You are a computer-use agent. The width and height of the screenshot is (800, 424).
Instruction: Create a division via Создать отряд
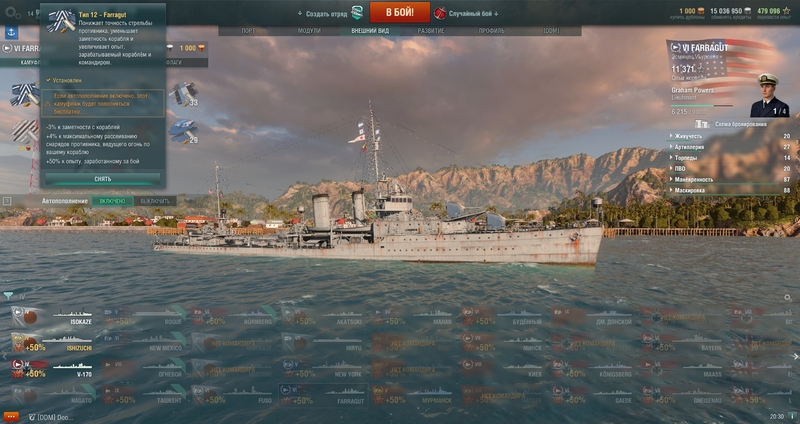click(325, 13)
